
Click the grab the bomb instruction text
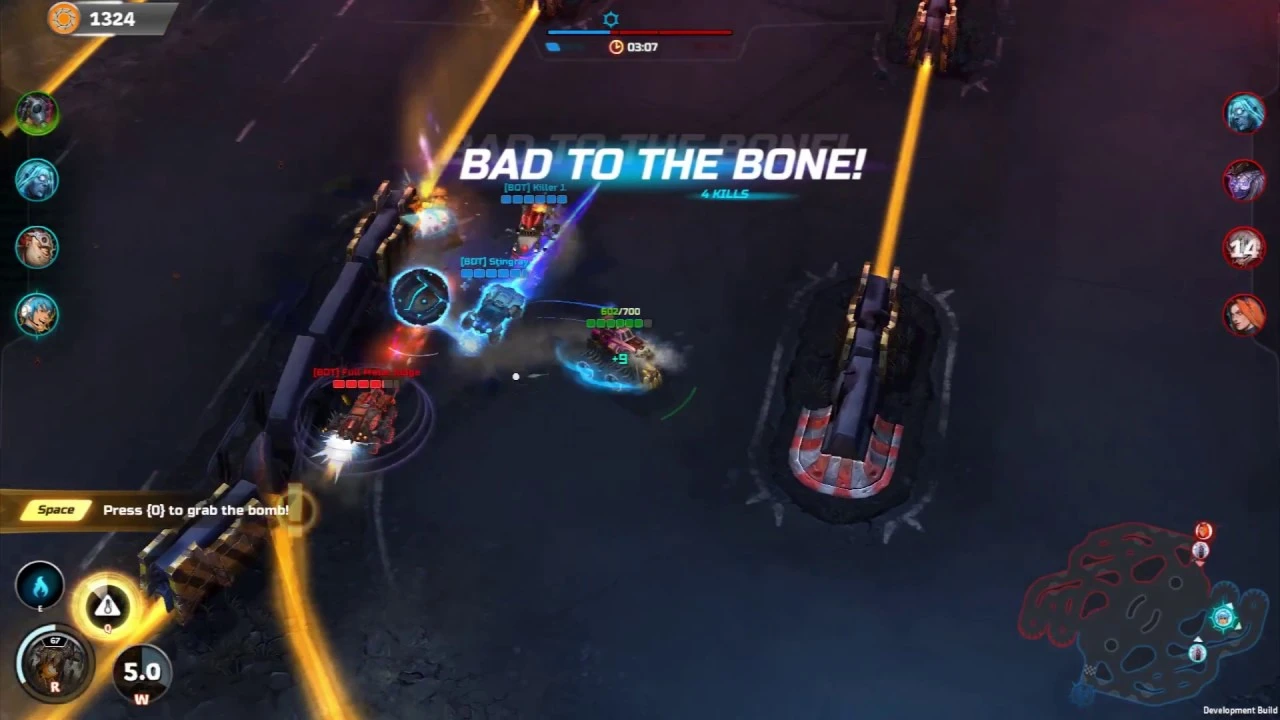[x=196, y=510]
